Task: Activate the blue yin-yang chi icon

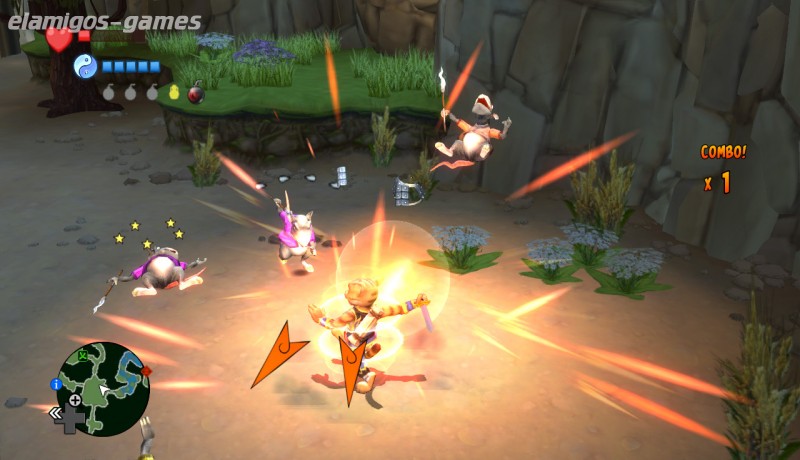Action: 84,66
